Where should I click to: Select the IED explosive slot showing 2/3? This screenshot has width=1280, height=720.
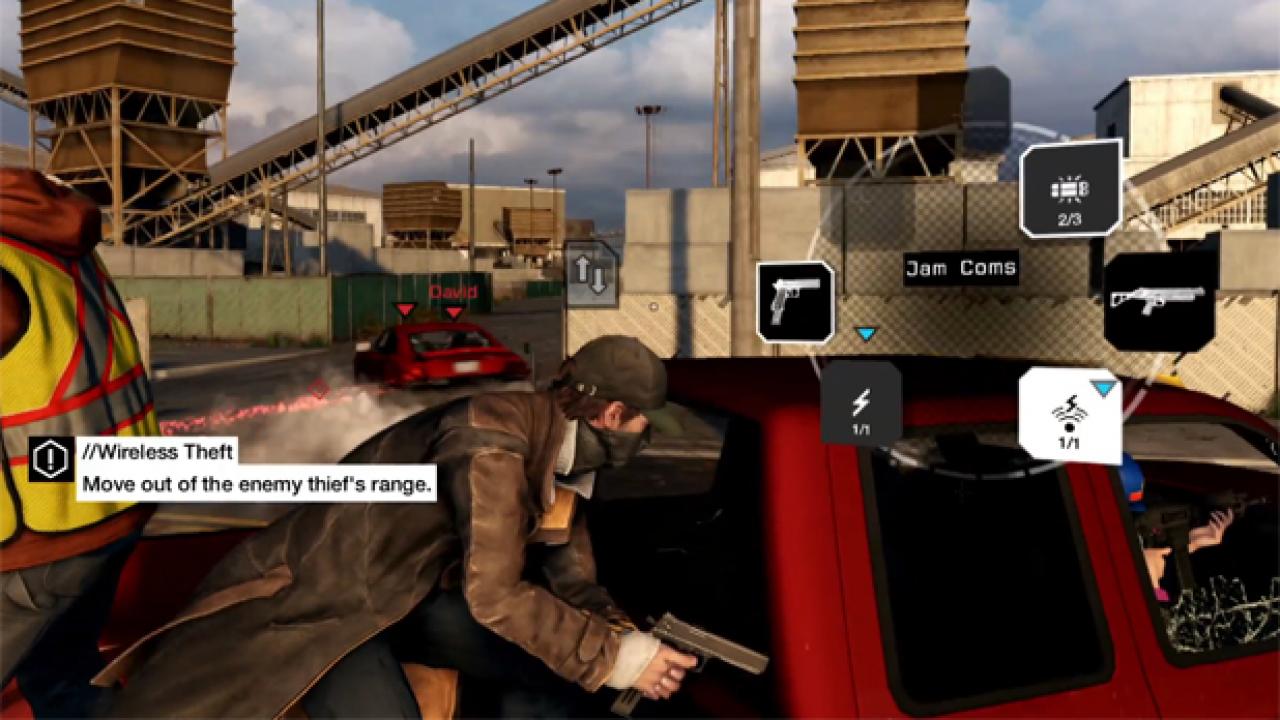(x=1070, y=188)
